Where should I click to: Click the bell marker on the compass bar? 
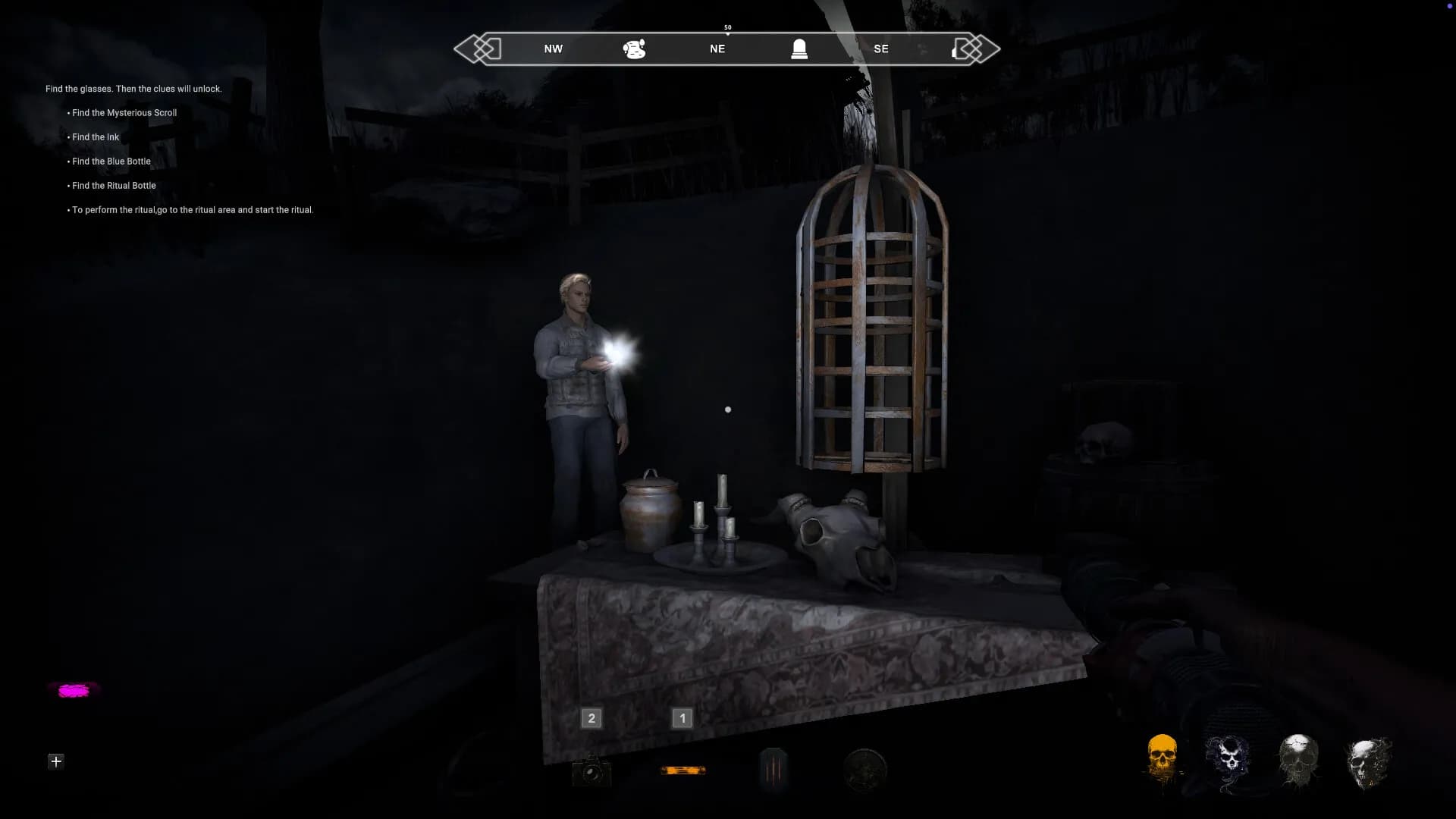[x=799, y=49]
